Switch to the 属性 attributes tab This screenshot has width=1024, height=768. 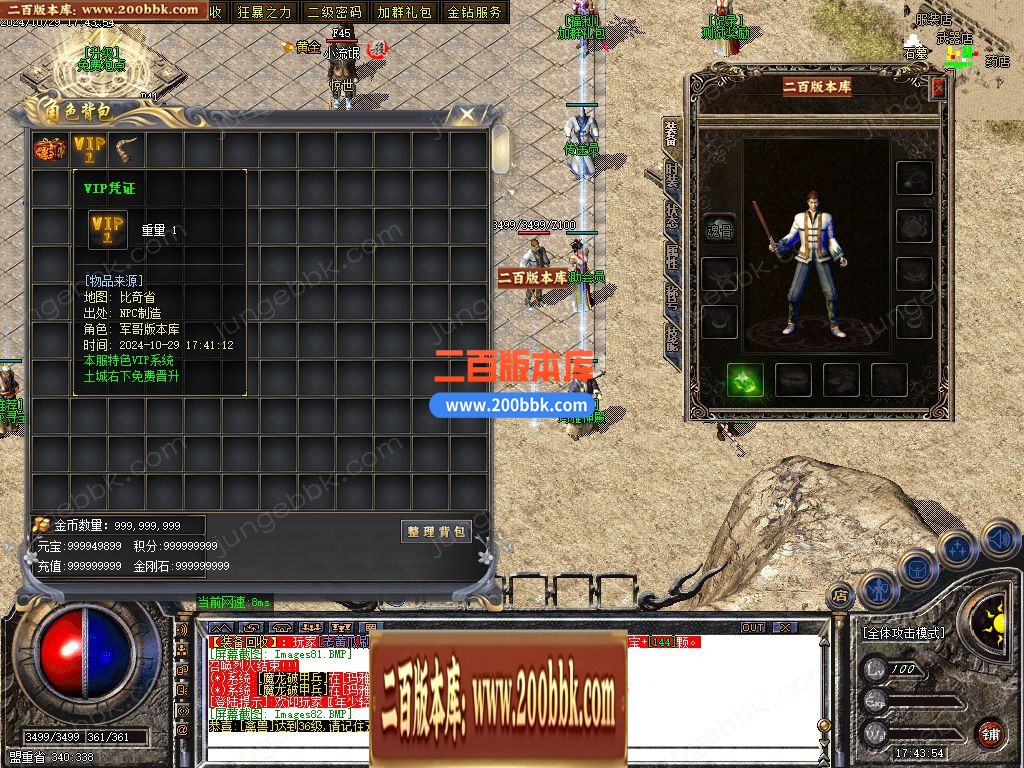coord(672,259)
